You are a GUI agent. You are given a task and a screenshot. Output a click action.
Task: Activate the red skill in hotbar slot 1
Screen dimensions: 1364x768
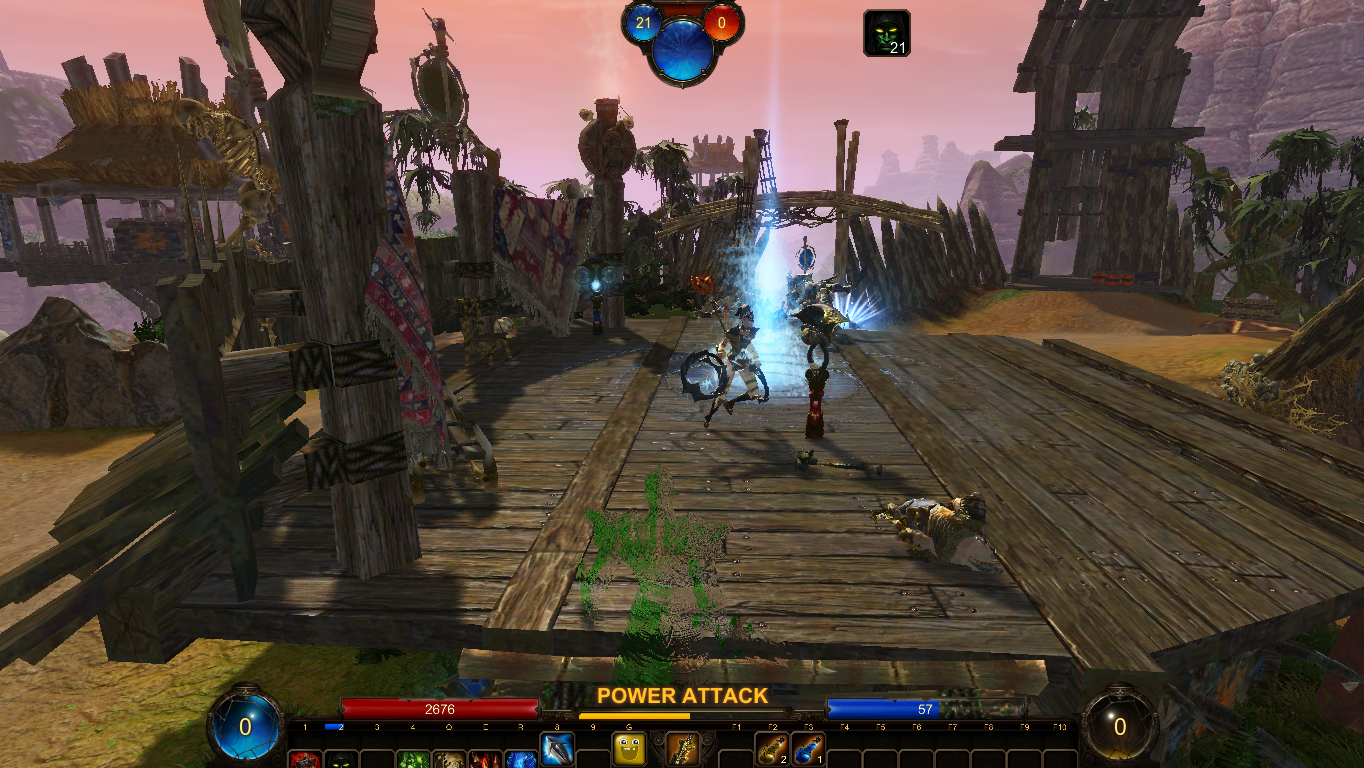(x=305, y=760)
